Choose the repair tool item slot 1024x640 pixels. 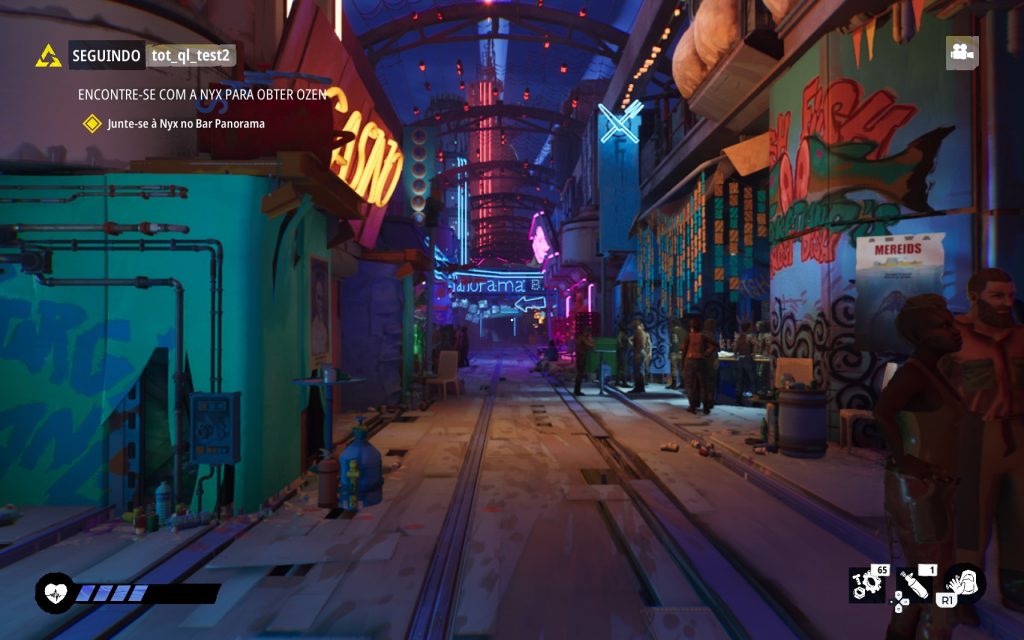914,585
